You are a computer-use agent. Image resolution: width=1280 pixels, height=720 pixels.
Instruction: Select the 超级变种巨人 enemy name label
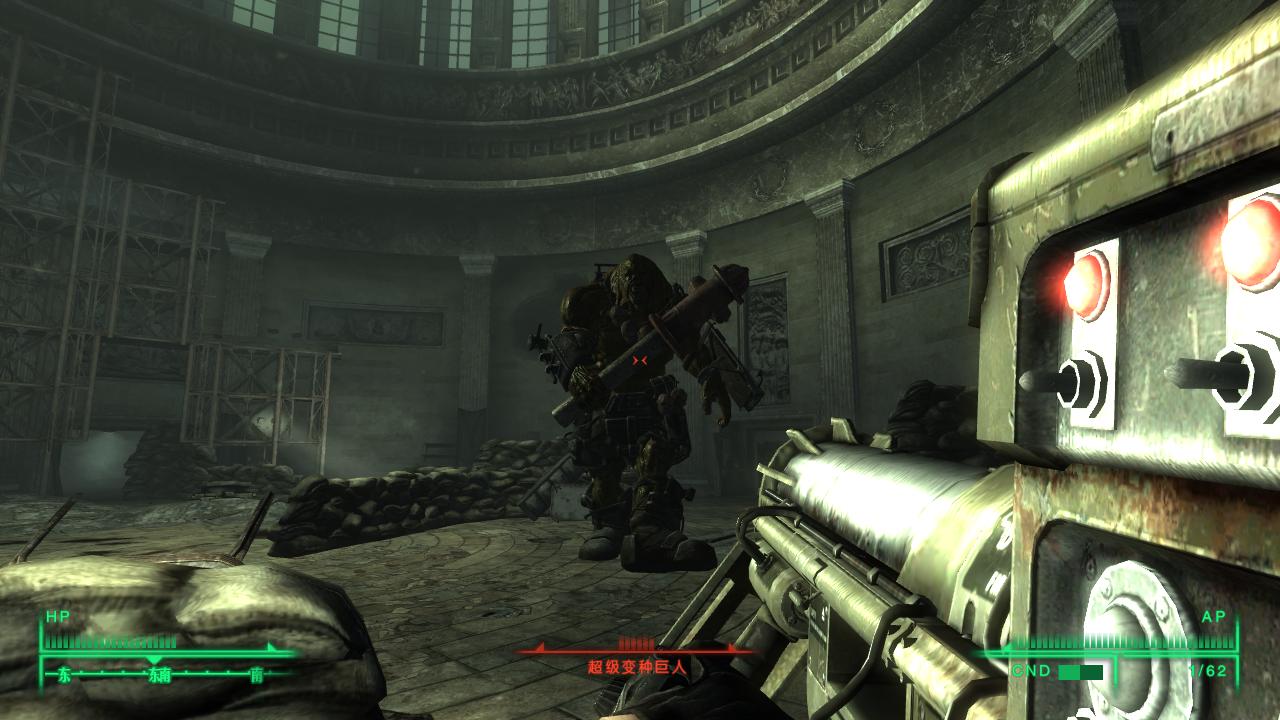637,665
